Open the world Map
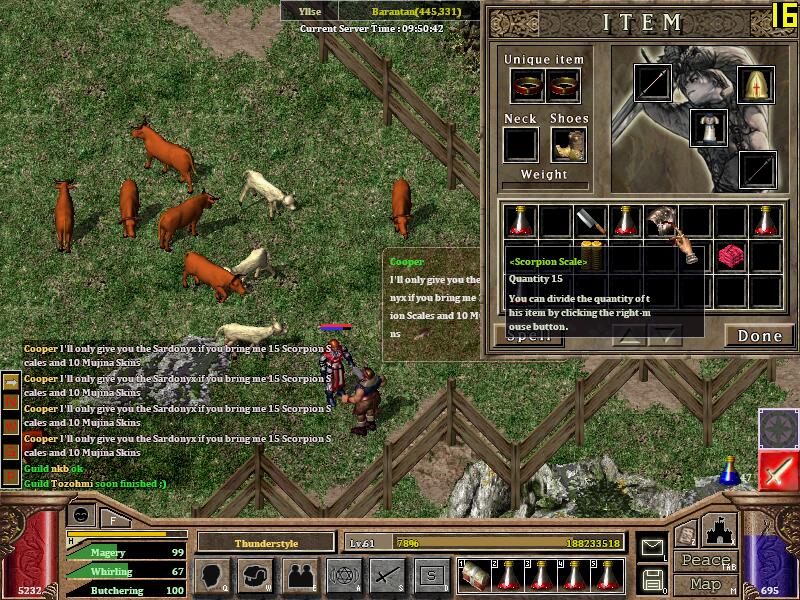This screenshot has width=800, height=600. tap(705, 583)
